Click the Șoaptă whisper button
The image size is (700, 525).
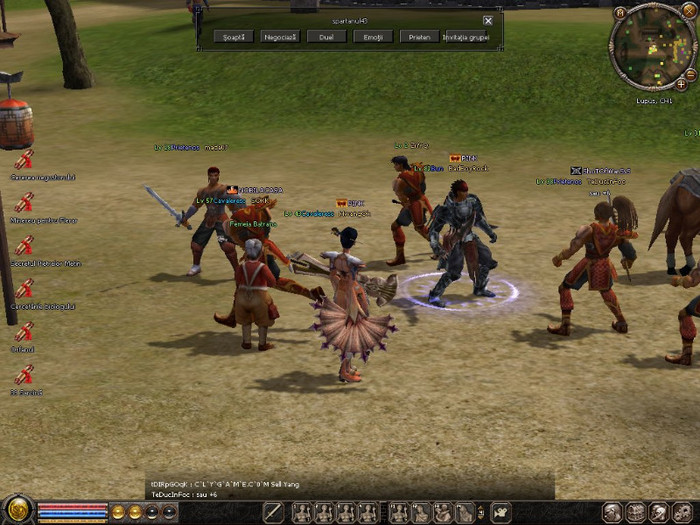point(233,36)
